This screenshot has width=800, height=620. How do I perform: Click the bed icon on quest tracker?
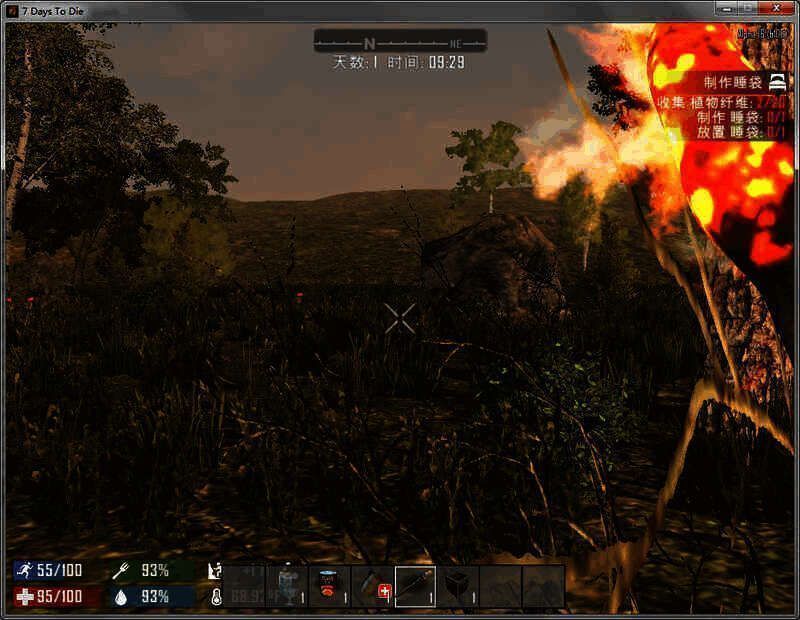778,84
